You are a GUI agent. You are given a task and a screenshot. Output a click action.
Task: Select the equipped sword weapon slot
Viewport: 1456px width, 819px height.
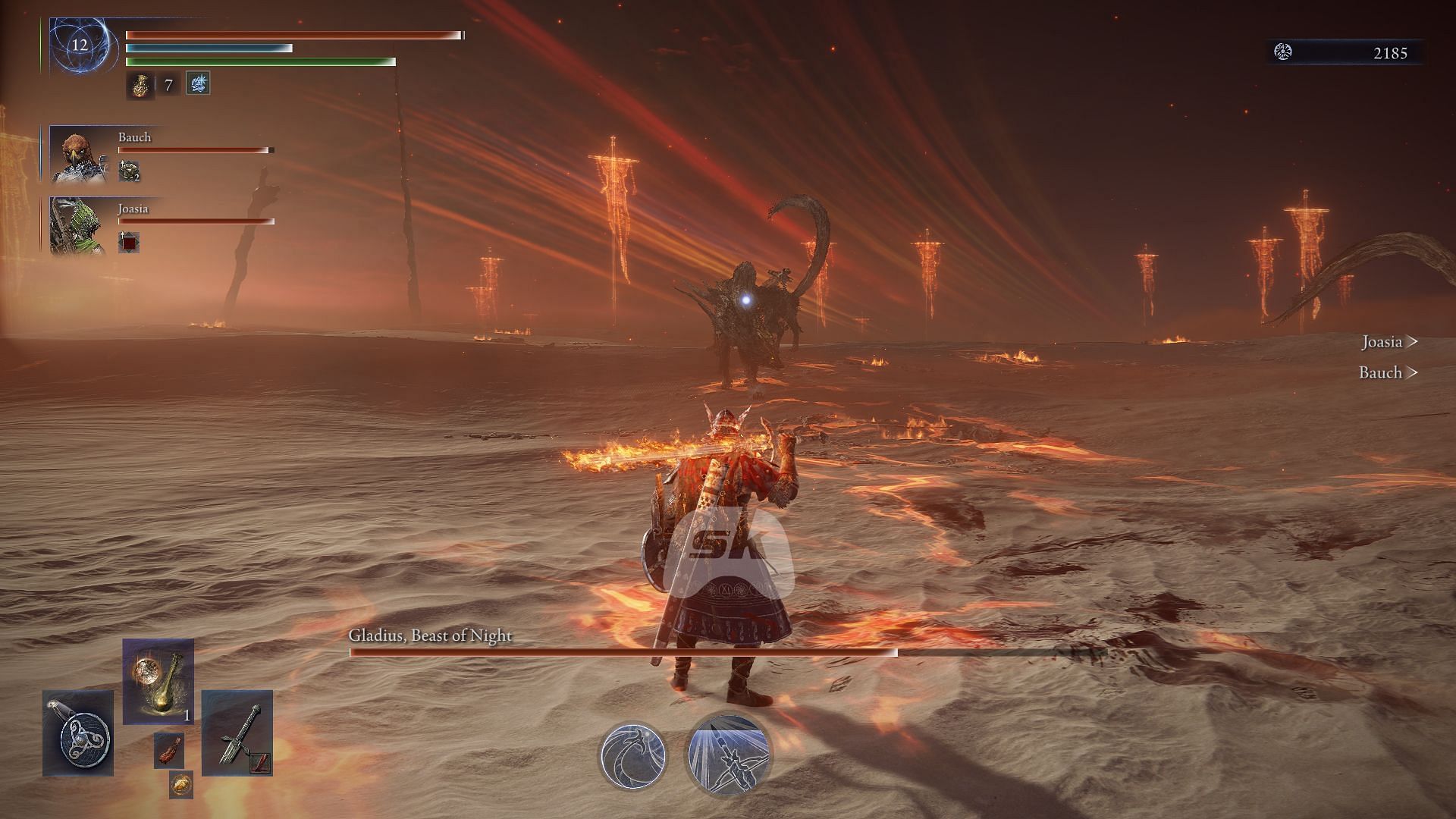click(237, 733)
